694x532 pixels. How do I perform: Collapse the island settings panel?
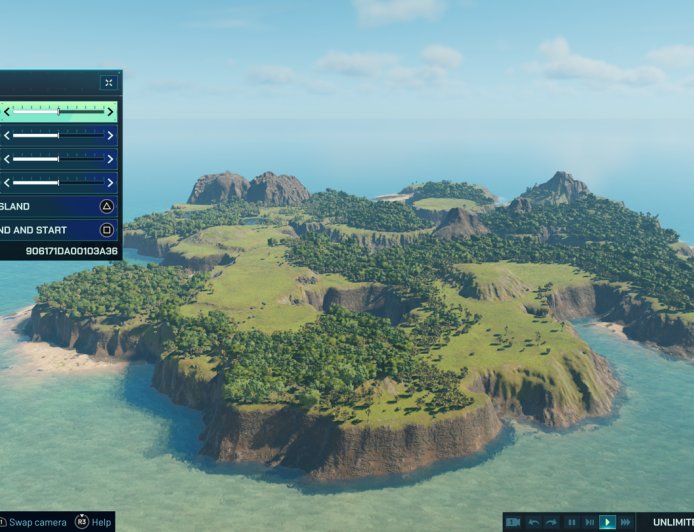[x=108, y=83]
